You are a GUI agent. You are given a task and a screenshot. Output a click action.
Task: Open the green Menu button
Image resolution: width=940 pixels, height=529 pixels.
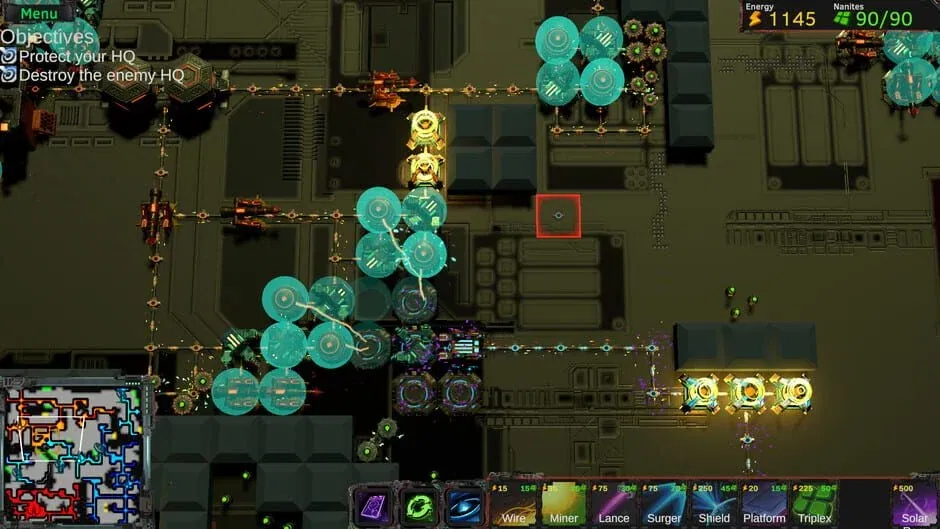pyautogui.click(x=38, y=13)
